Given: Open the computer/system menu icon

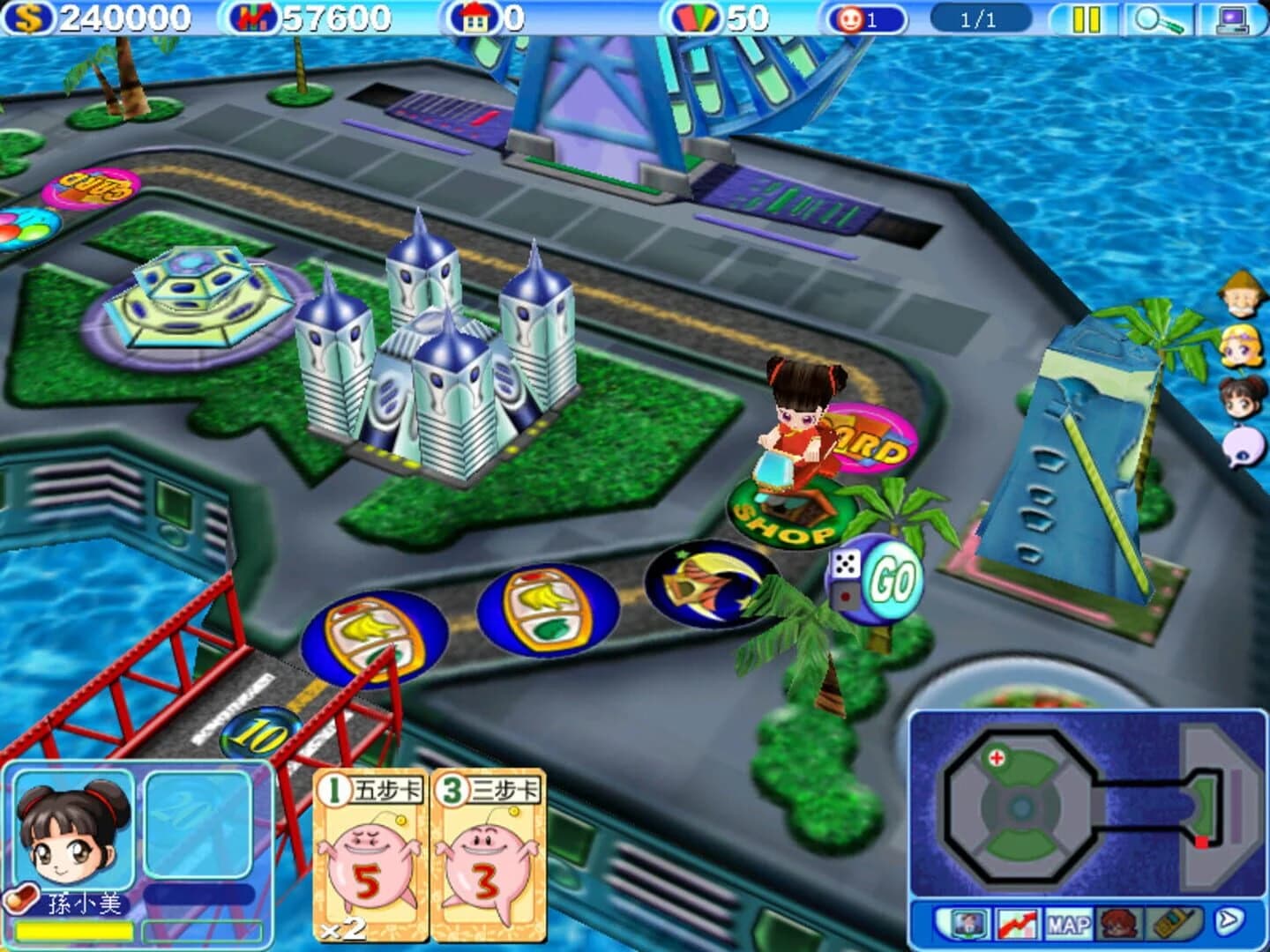Looking at the screenshot, I should coord(1234,19).
